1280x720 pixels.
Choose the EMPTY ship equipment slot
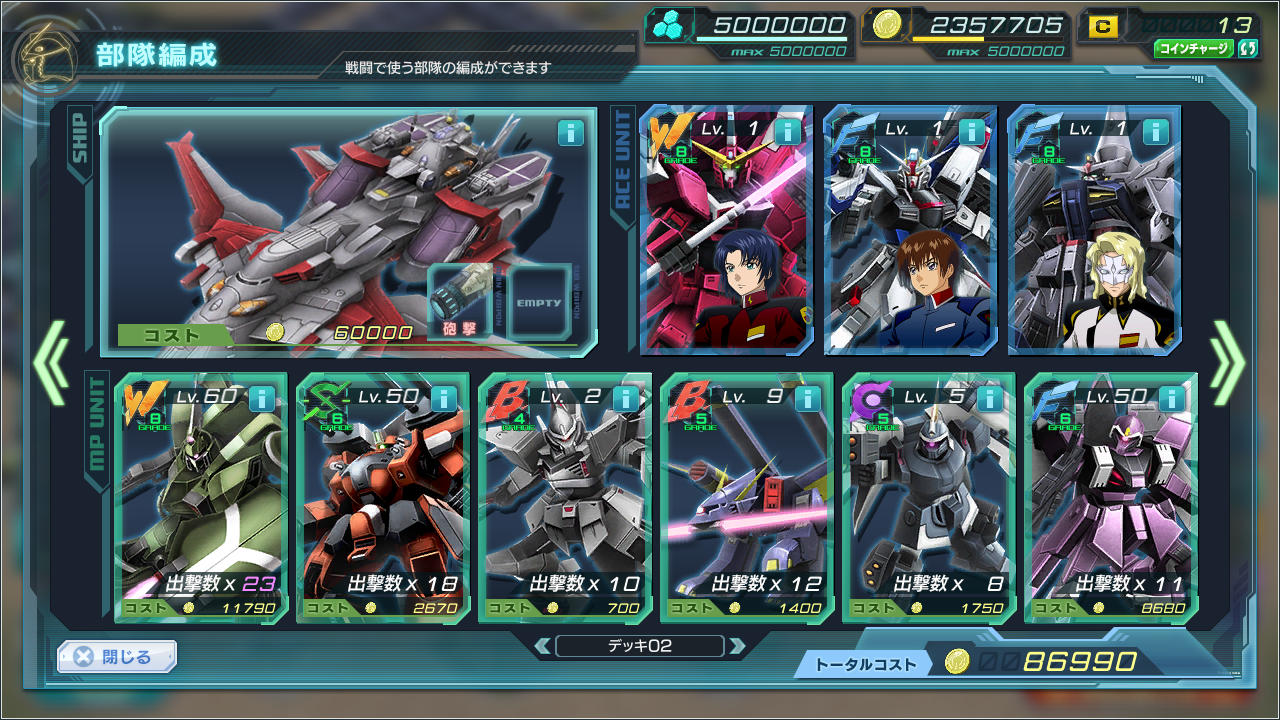click(539, 302)
